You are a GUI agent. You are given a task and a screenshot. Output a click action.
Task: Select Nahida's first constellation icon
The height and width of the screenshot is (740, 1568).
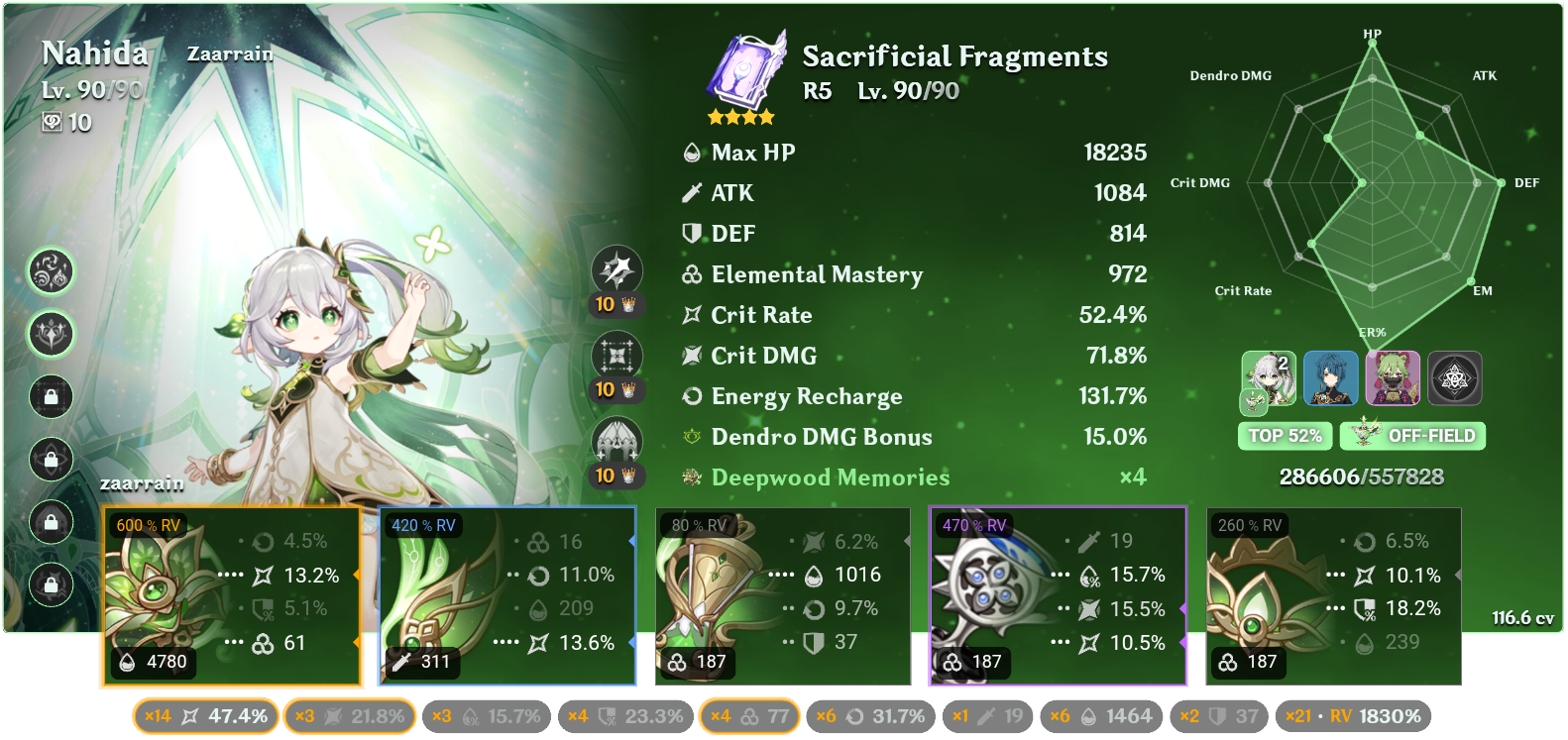click(x=52, y=272)
